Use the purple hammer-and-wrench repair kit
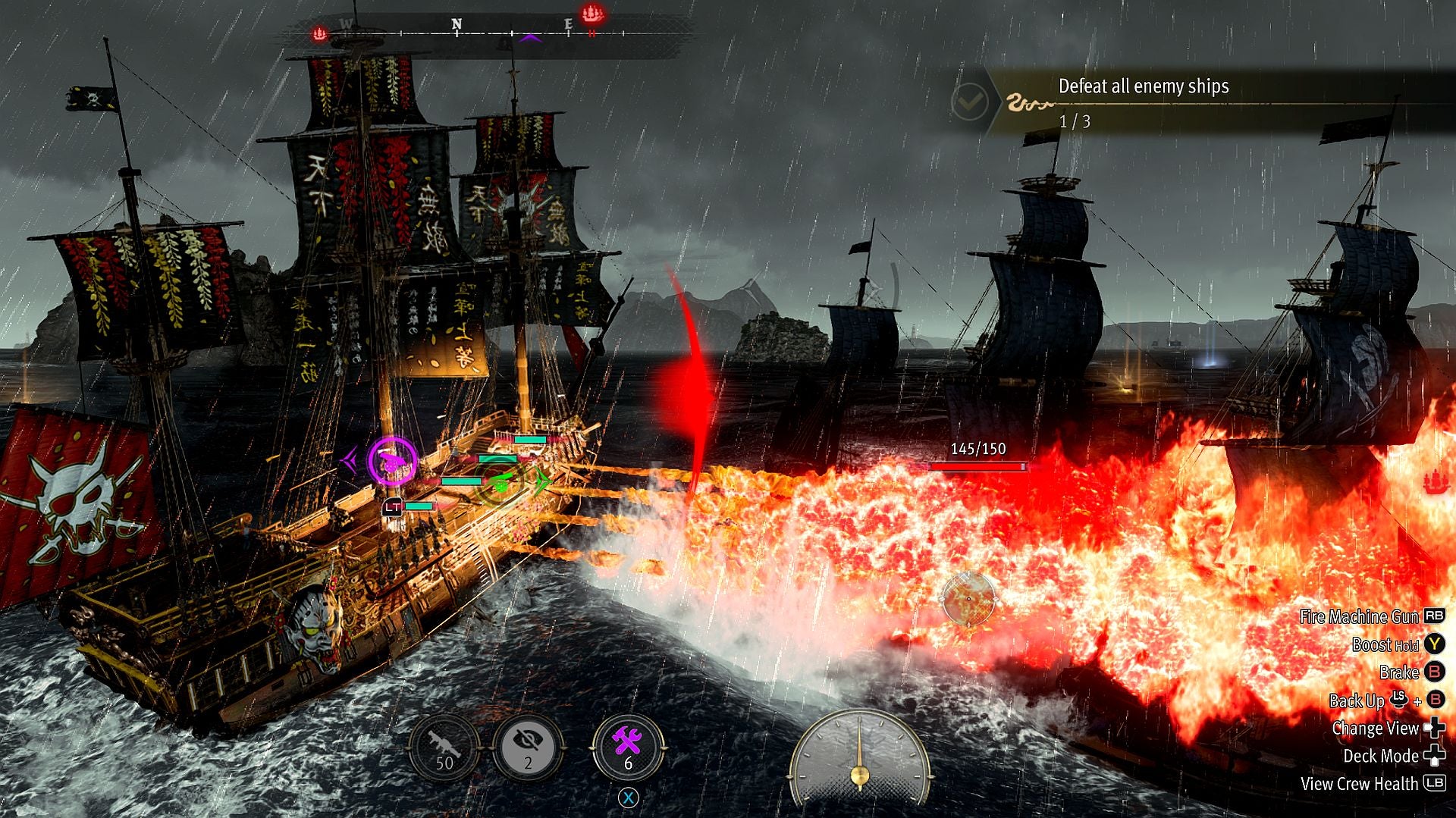Image resolution: width=1456 pixels, height=818 pixels. click(628, 747)
